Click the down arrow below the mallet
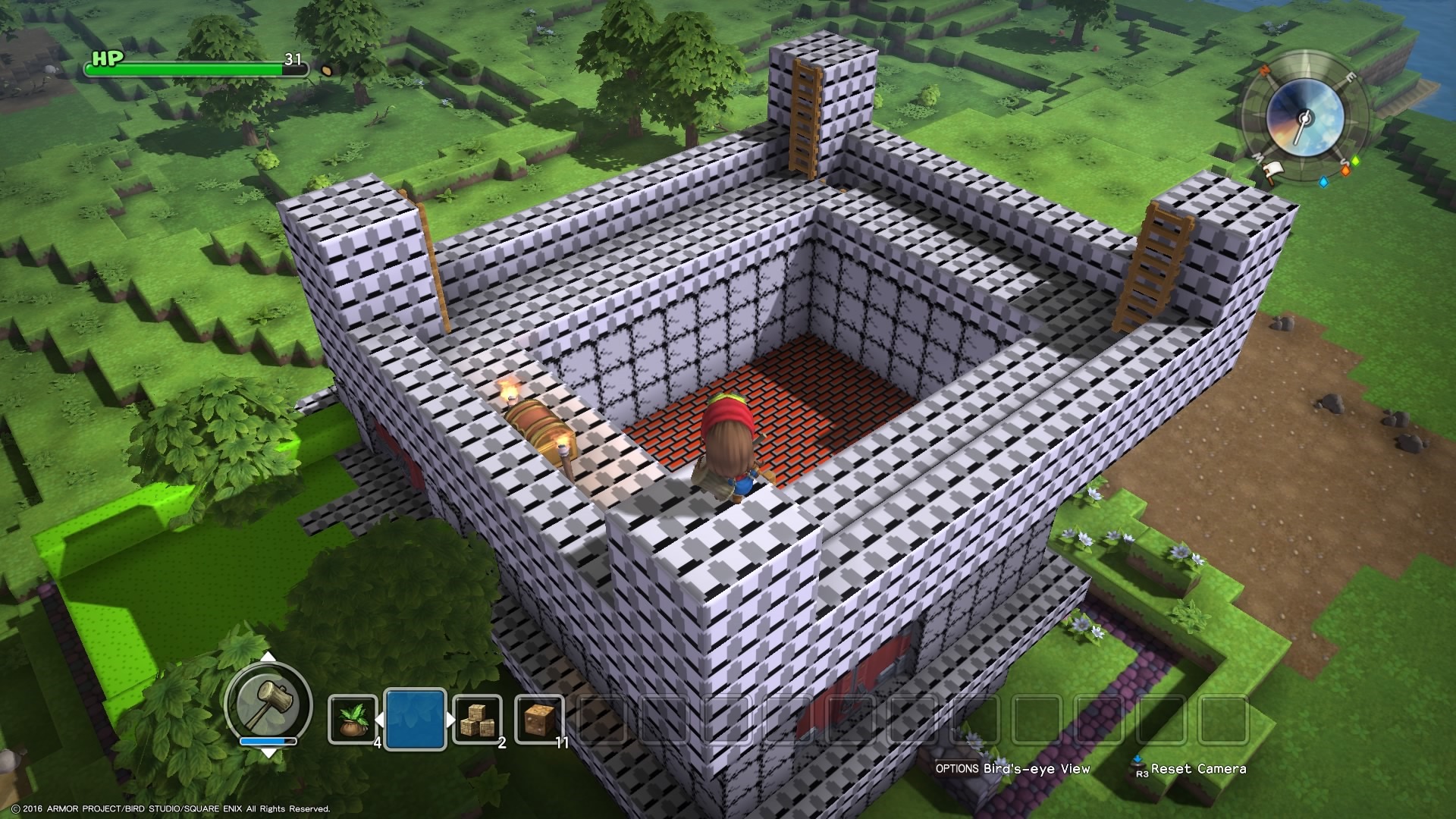Image resolution: width=1456 pixels, height=819 pixels. 268,752
